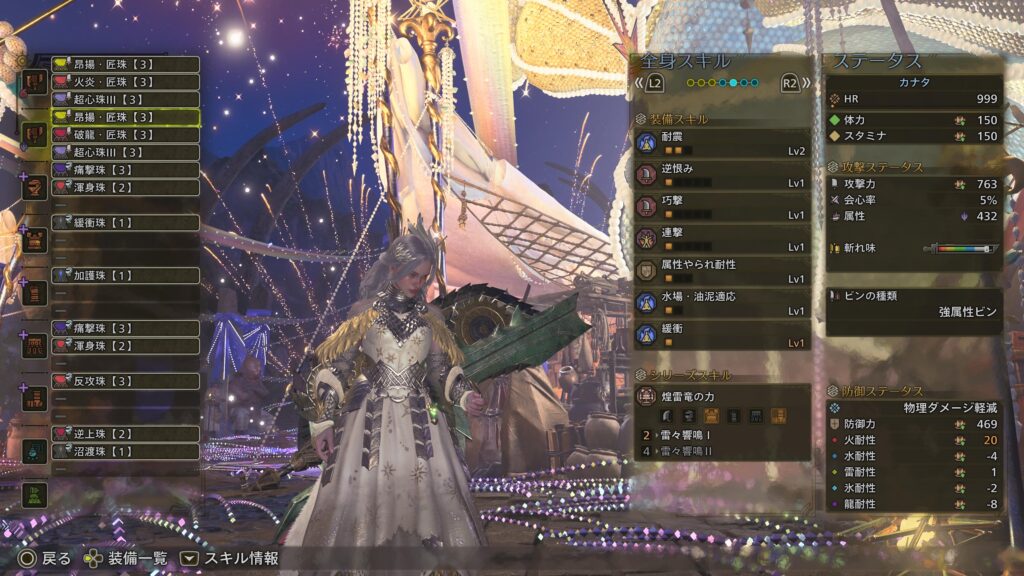This screenshot has width=1024, height=576.
Task: Choose the 巧撃 skill row
Action: tap(721, 208)
